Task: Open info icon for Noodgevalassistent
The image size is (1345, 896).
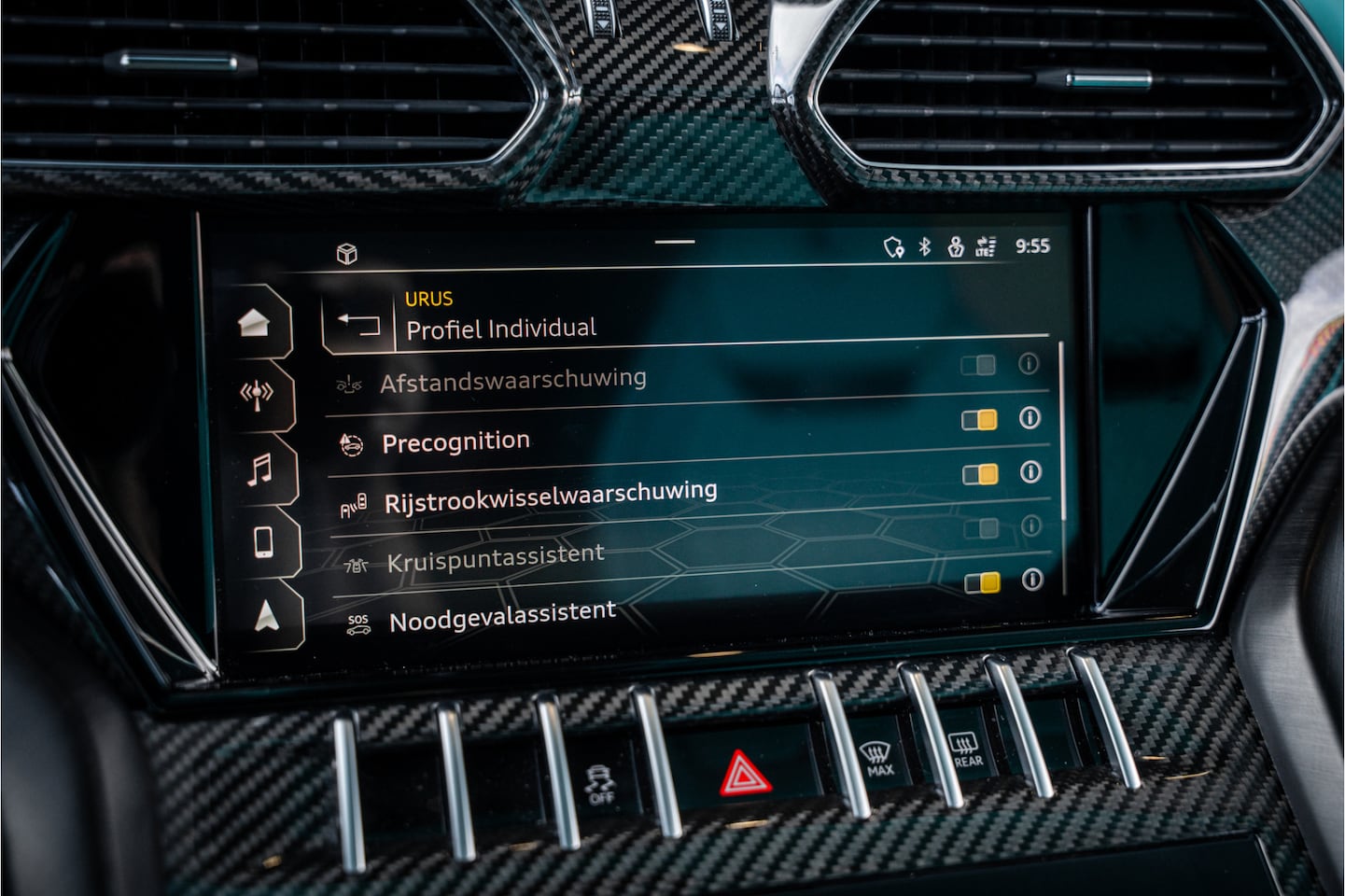Action: coord(1031,580)
